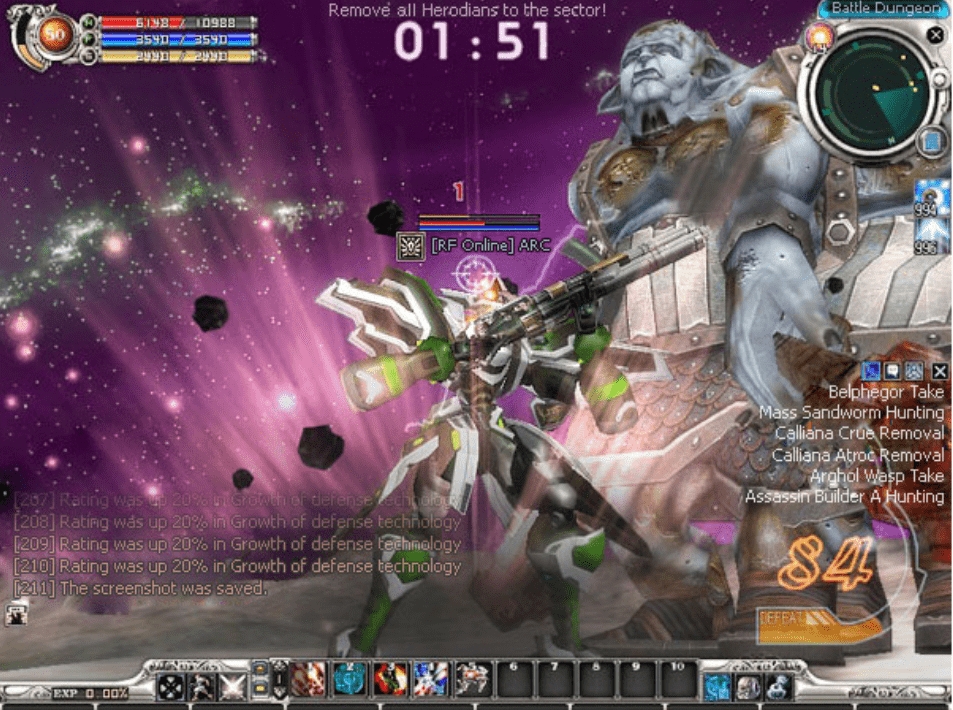953x710 pixels.
Task: Select the Mass Sandworm Hunting quest
Action: [x=851, y=413]
